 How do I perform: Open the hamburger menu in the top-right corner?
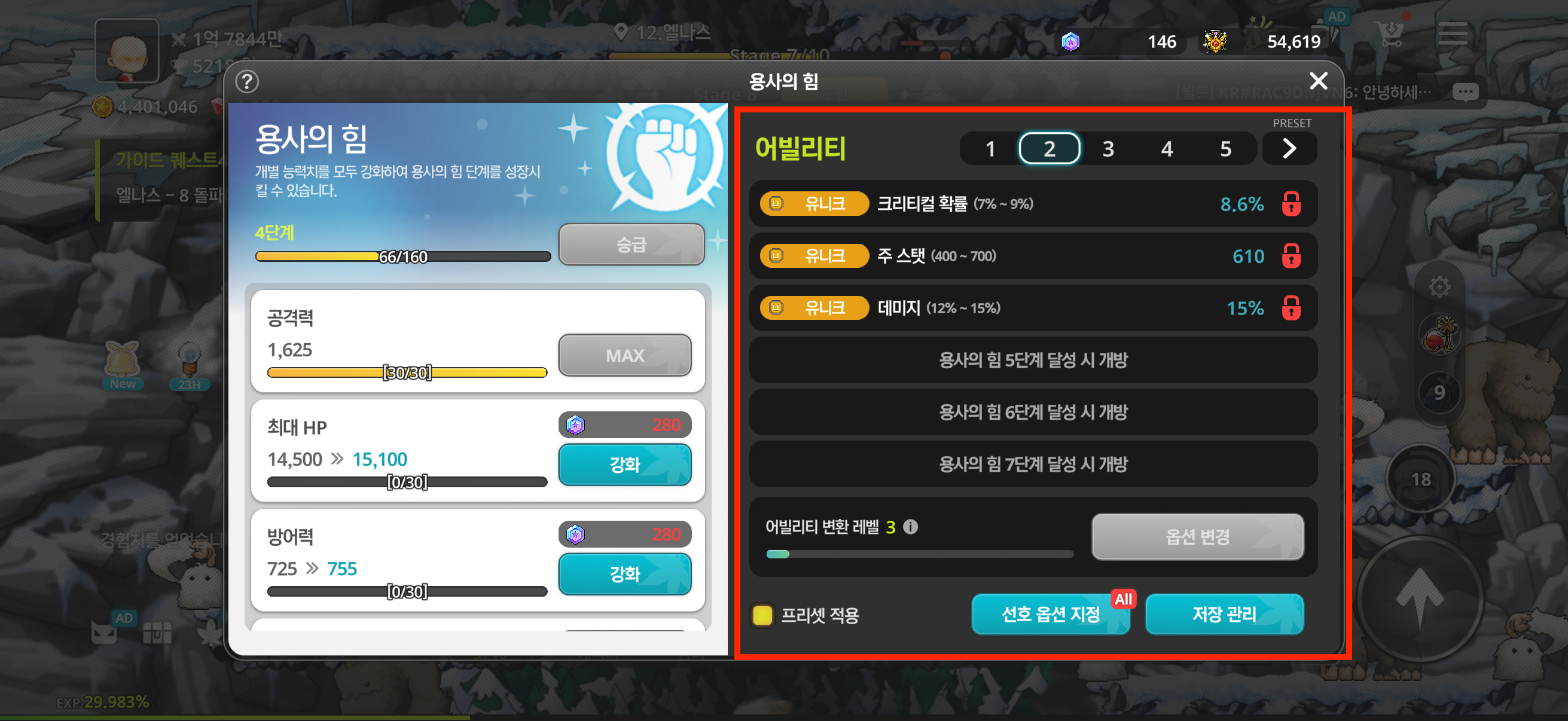click(x=1454, y=35)
